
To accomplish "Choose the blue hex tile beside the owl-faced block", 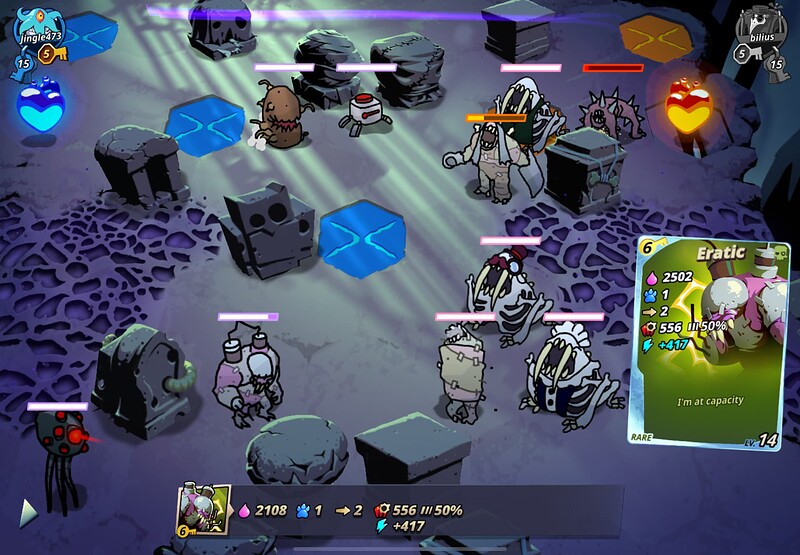I will point(360,236).
